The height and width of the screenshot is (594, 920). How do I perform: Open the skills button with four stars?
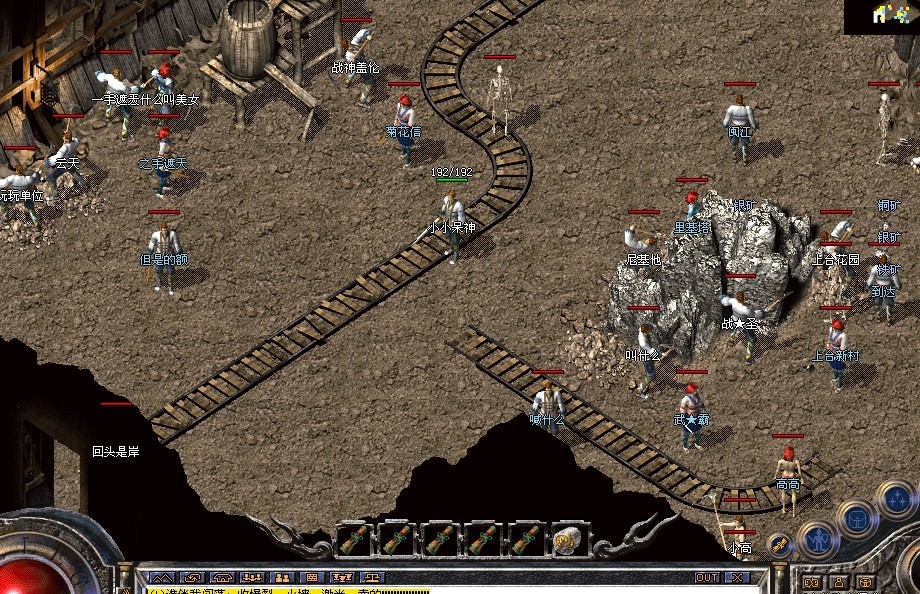[895, 497]
